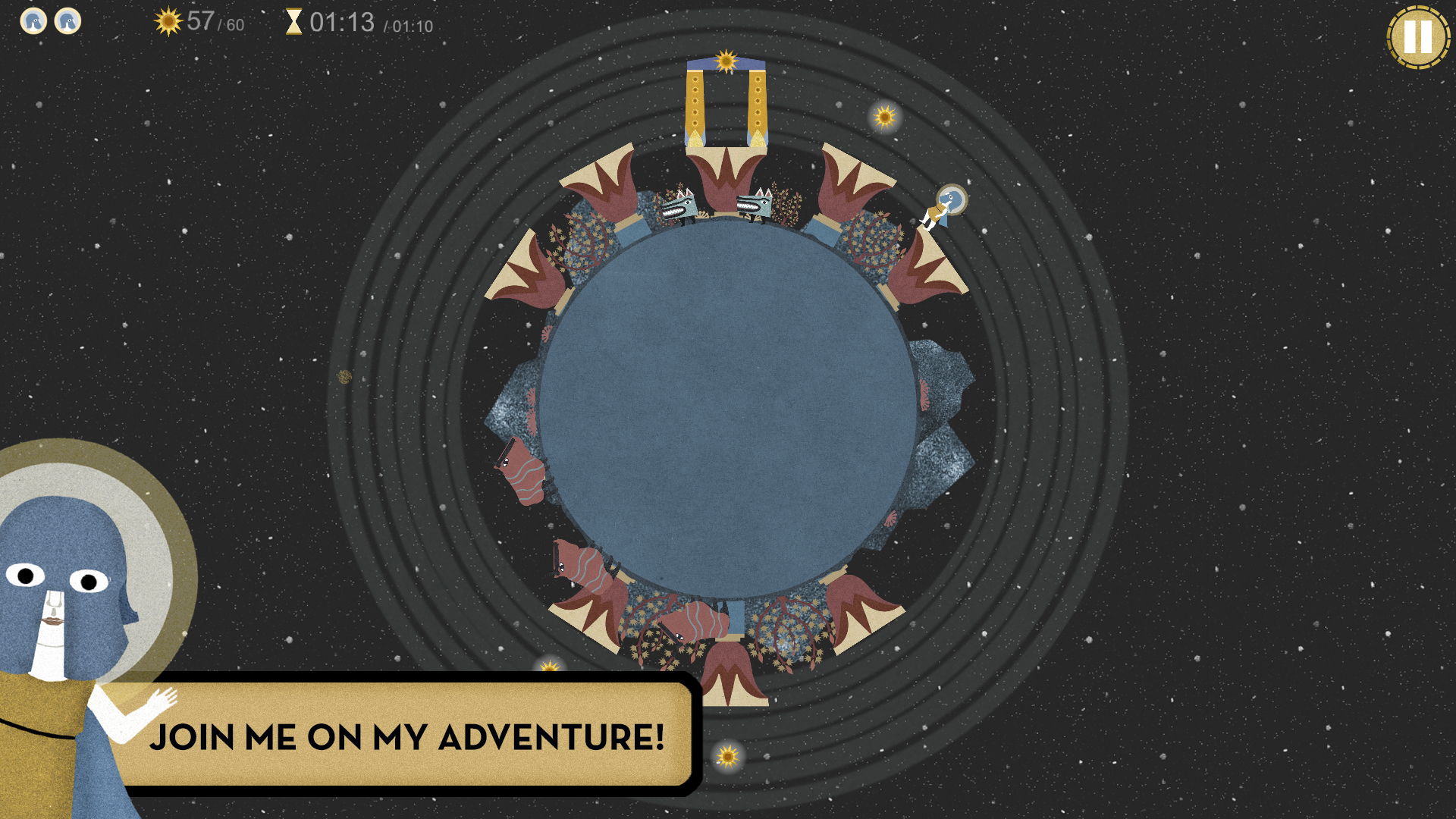The width and height of the screenshot is (1456, 819).
Task: Collect the floating sun near the golden gate
Action: pyautogui.click(x=883, y=118)
